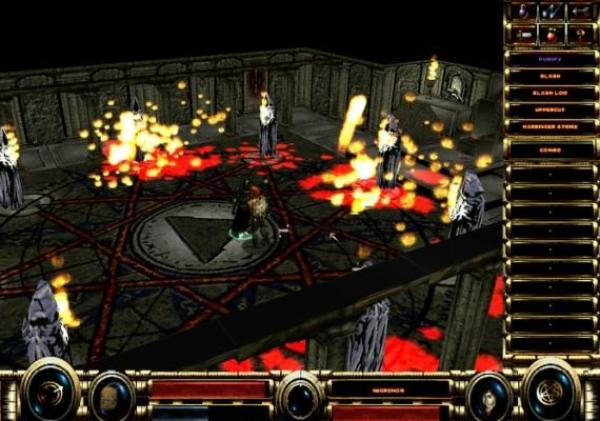Pick the Uppercut attack

(550, 110)
